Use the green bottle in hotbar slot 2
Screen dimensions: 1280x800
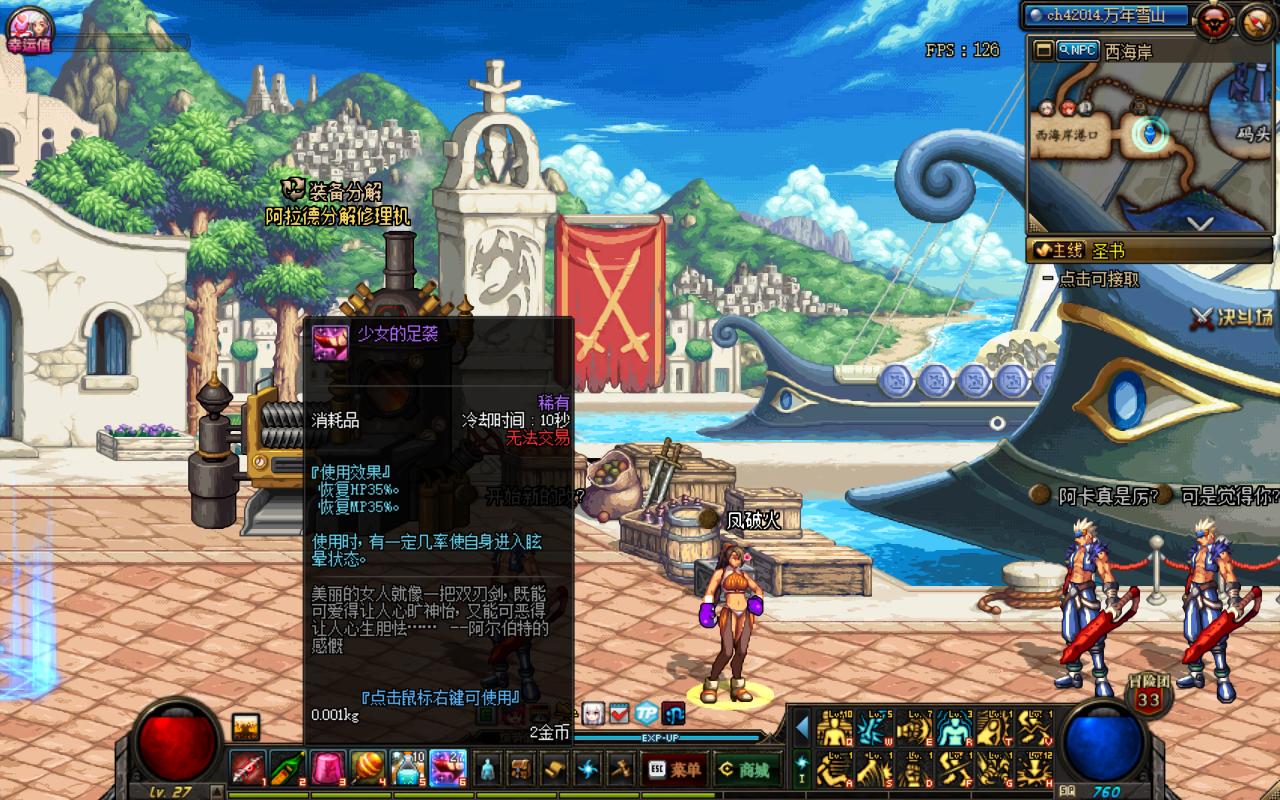pos(287,768)
